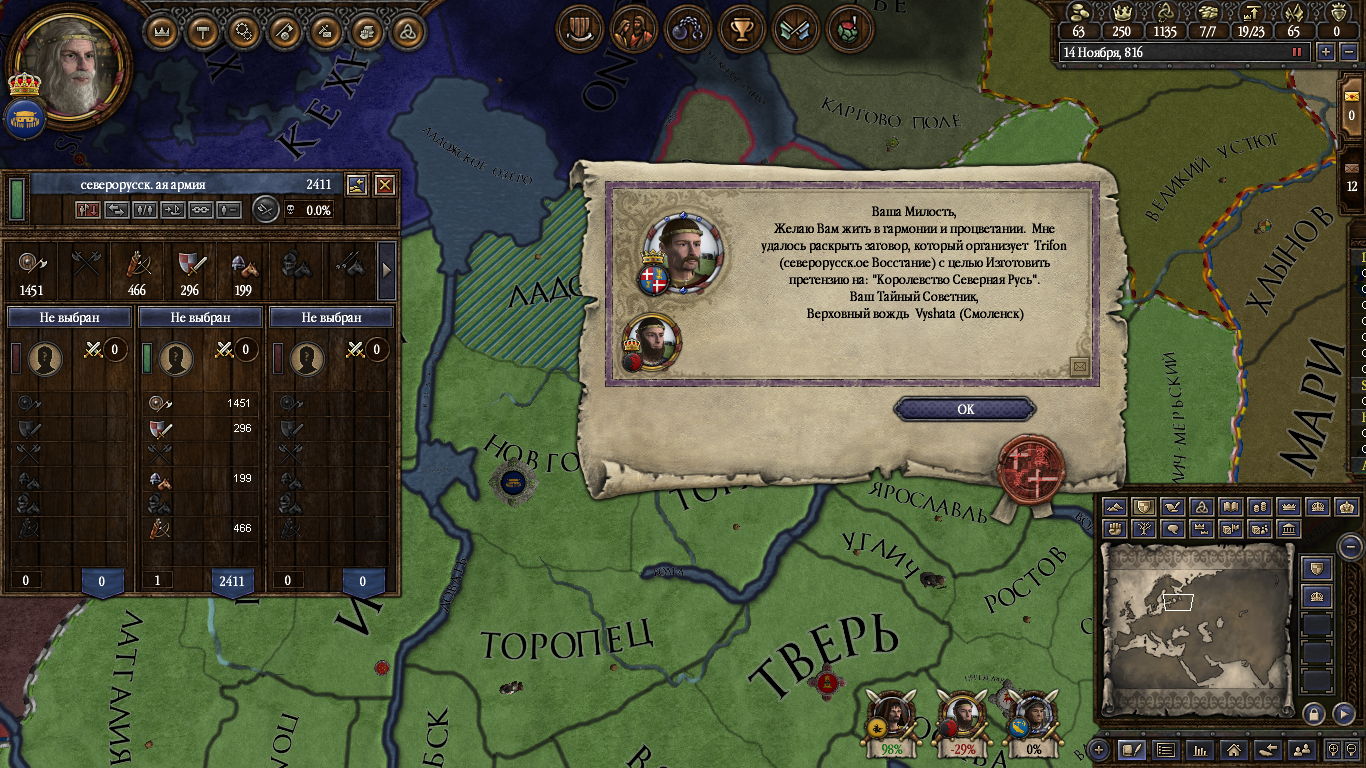Click the crossed banners icon in top bar
The height and width of the screenshot is (768, 1366).
tap(795, 29)
